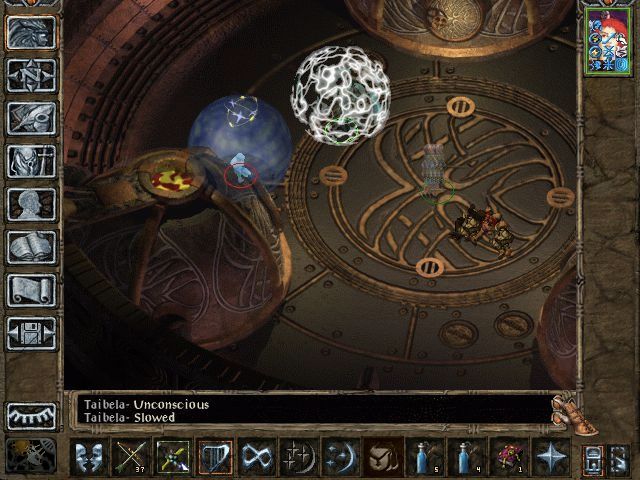This screenshot has height=480, width=640.
Task: Open special abilities with the four-pointed star
Action: coord(551,457)
